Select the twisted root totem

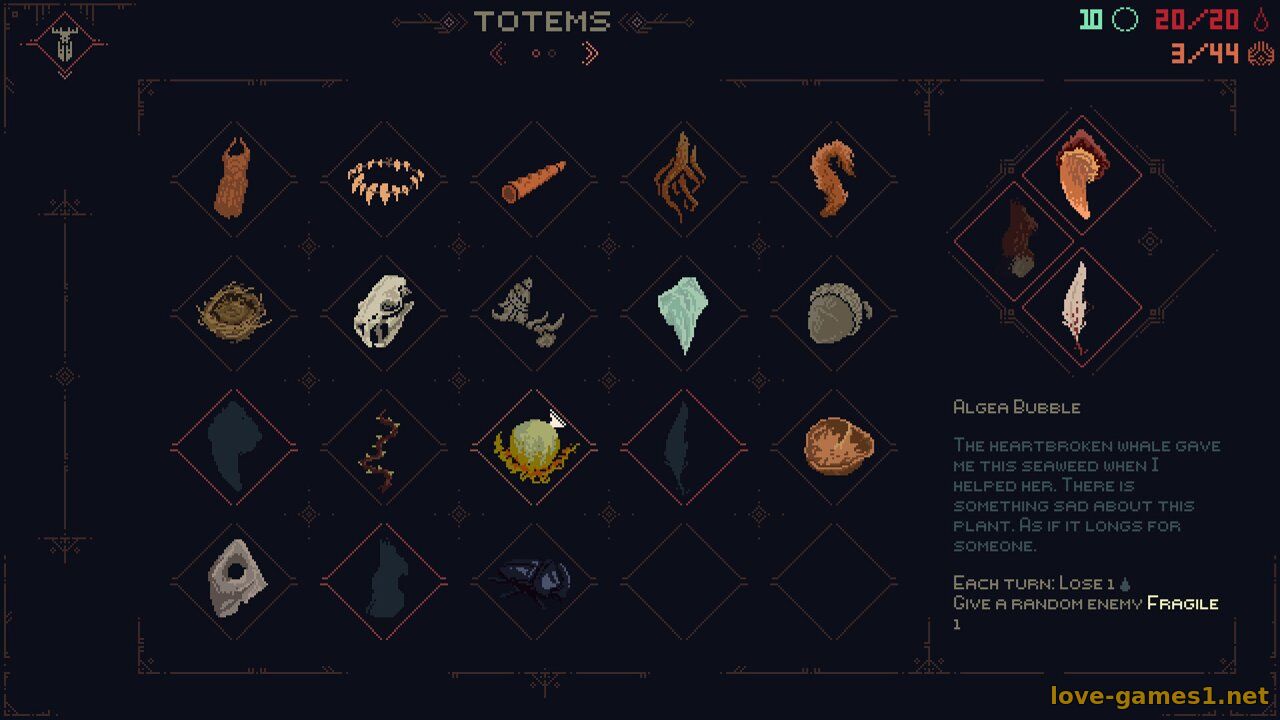[x=684, y=180]
